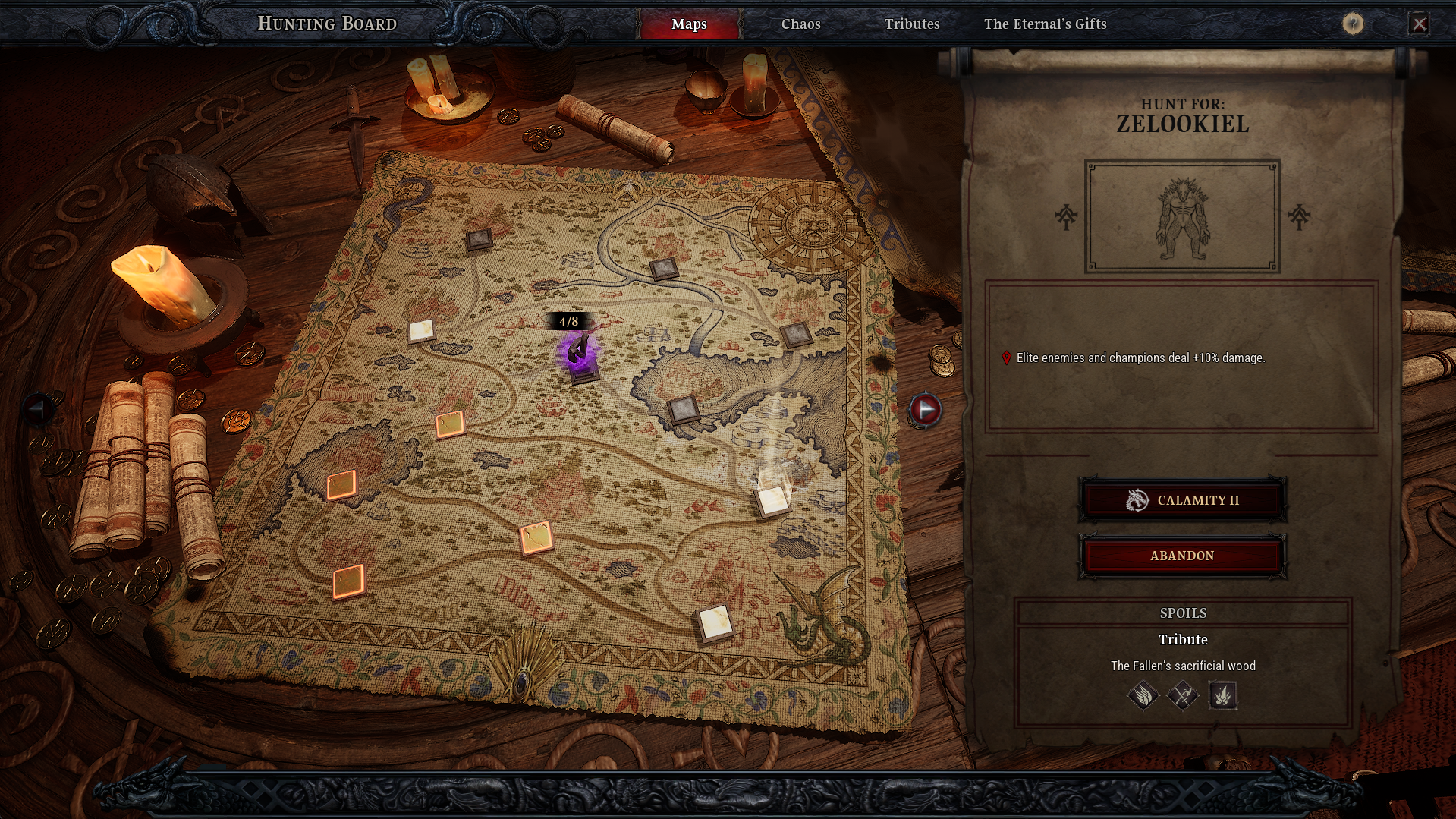Close the Hunting Board window
The width and height of the screenshot is (1456, 819).
[1419, 24]
